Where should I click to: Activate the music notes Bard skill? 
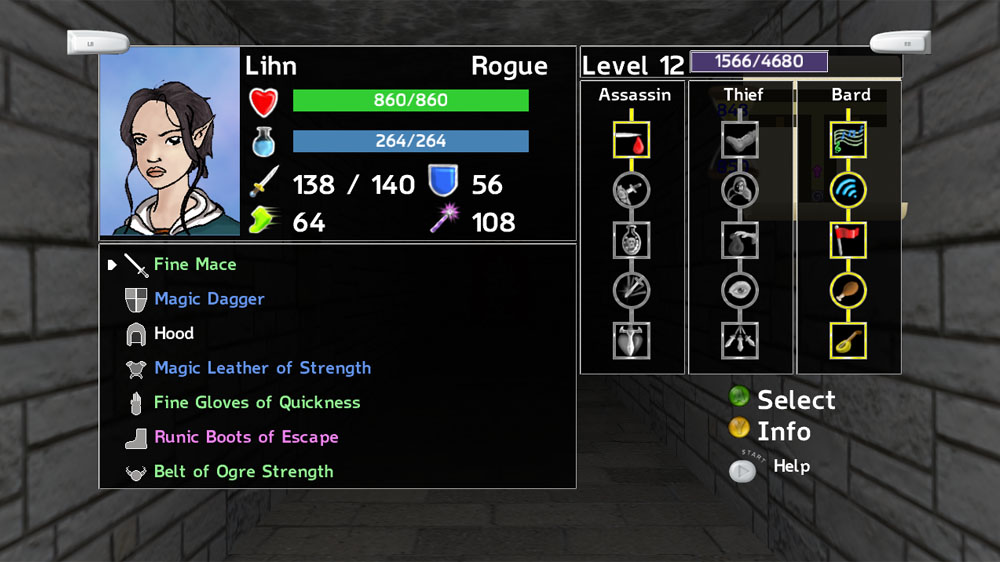point(849,140)
